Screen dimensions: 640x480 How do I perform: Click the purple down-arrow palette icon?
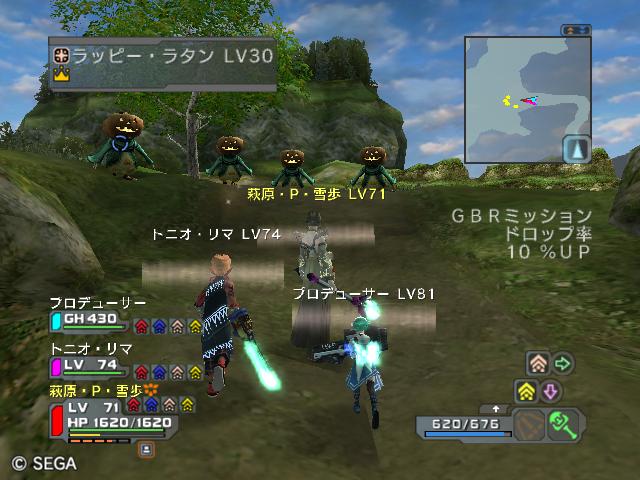(551, 390)
